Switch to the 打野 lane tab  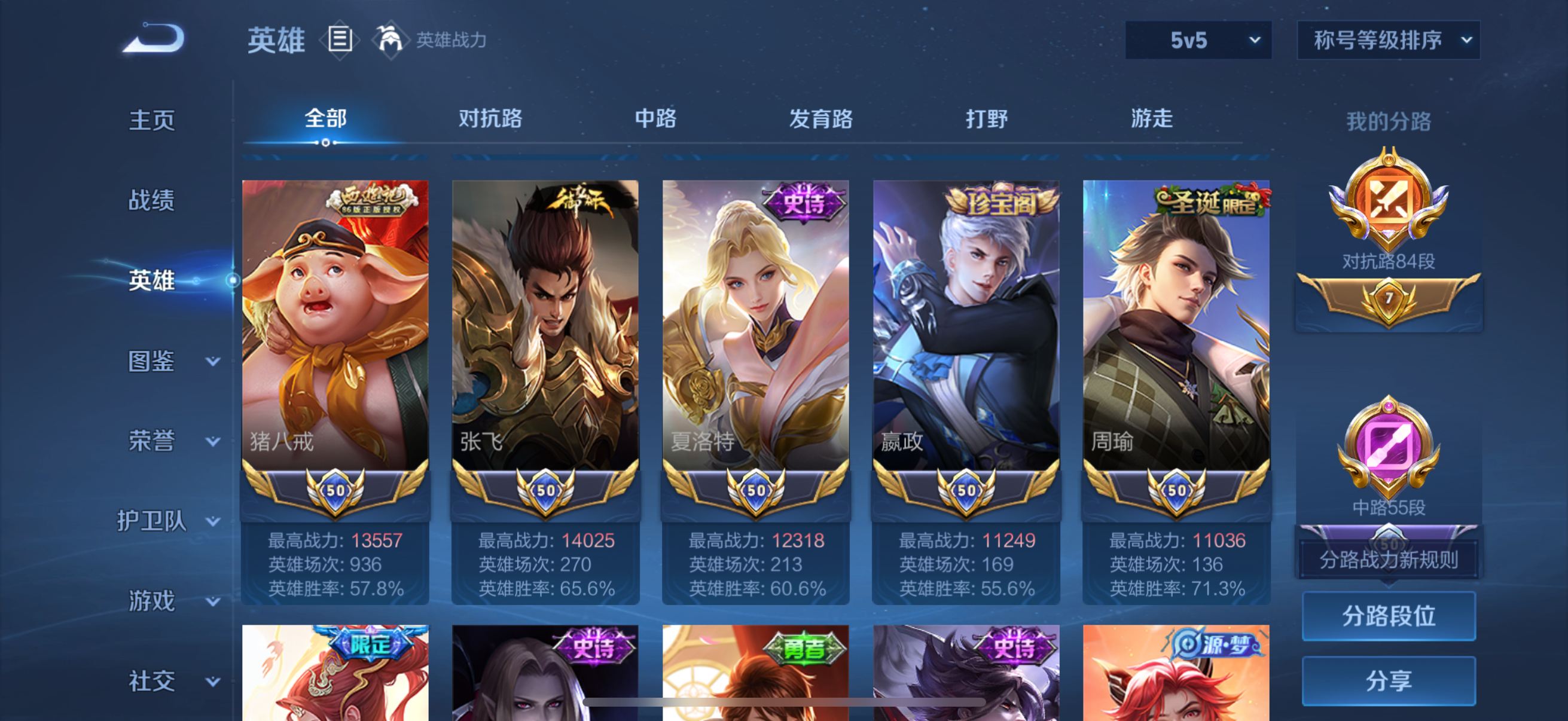coord(986,119)
